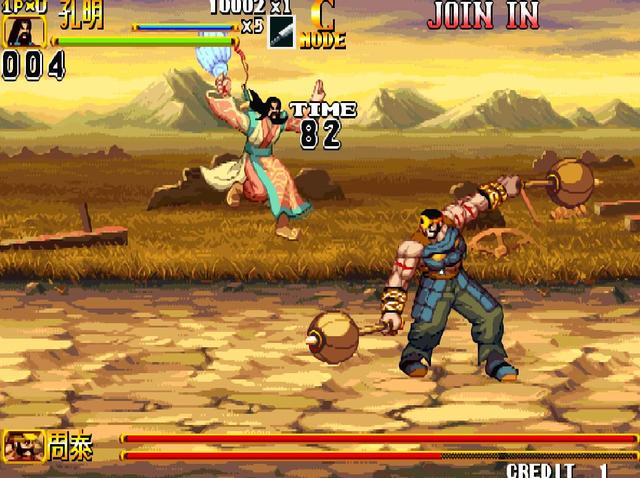Select the equipped blade item slot
This screenshot has height=478, width=640.
[x=281, y=32]
